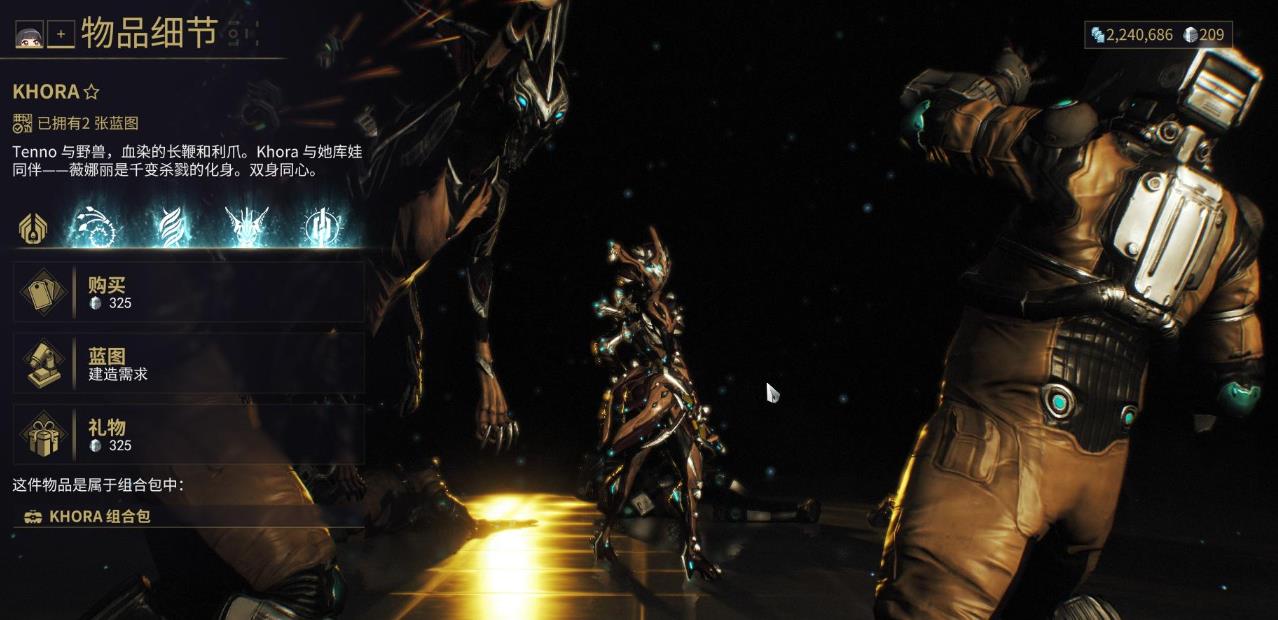This screenshot has width=1278, height=620.
Task: Open the player profile avatar
Action: pos(27,35)
